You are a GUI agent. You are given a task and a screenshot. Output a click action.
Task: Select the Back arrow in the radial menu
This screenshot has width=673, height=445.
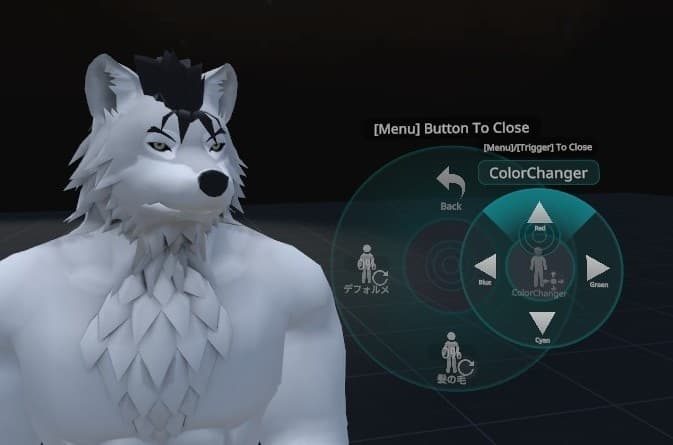point(451,184)
